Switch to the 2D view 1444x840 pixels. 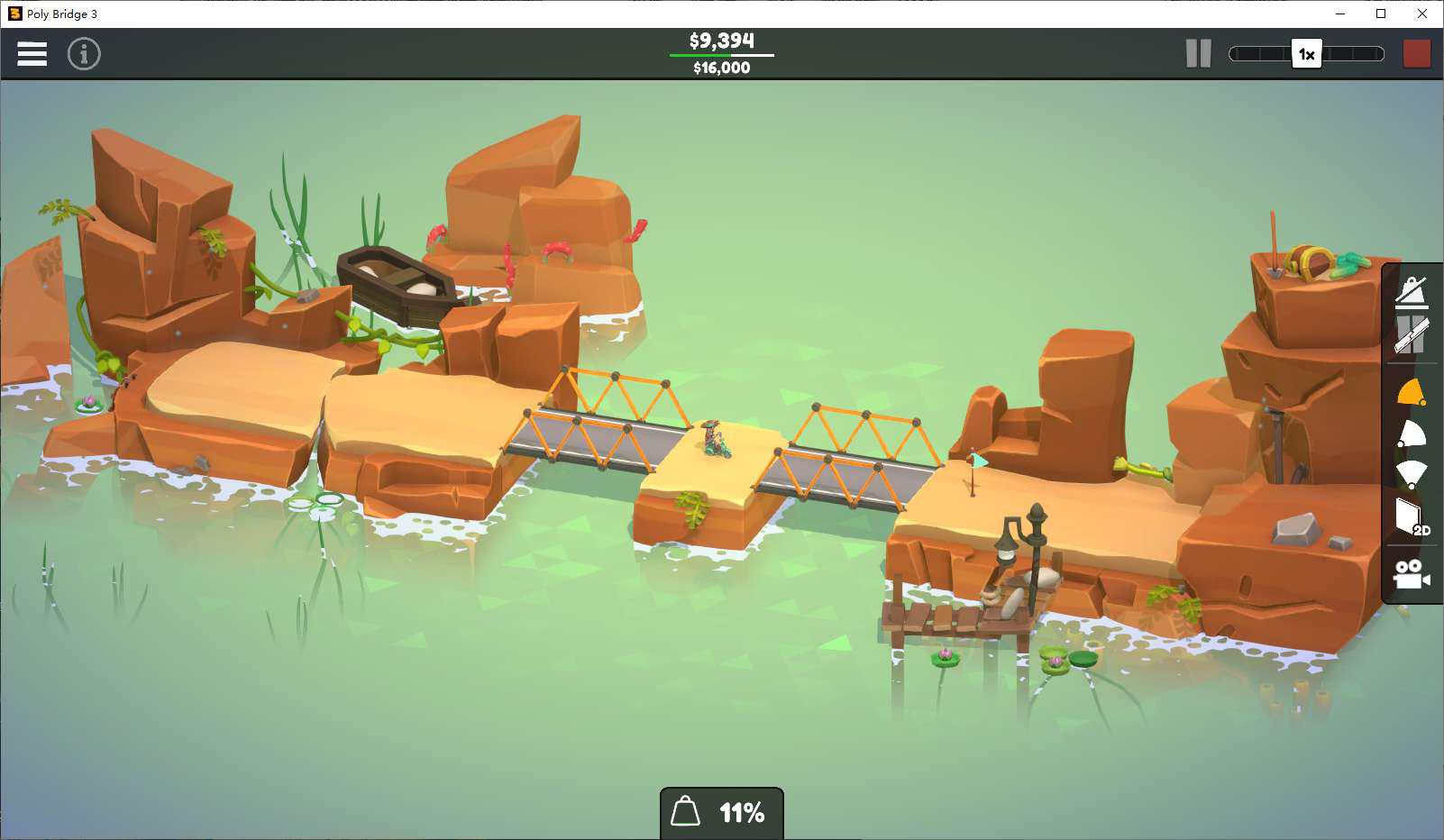(1412, 517)
